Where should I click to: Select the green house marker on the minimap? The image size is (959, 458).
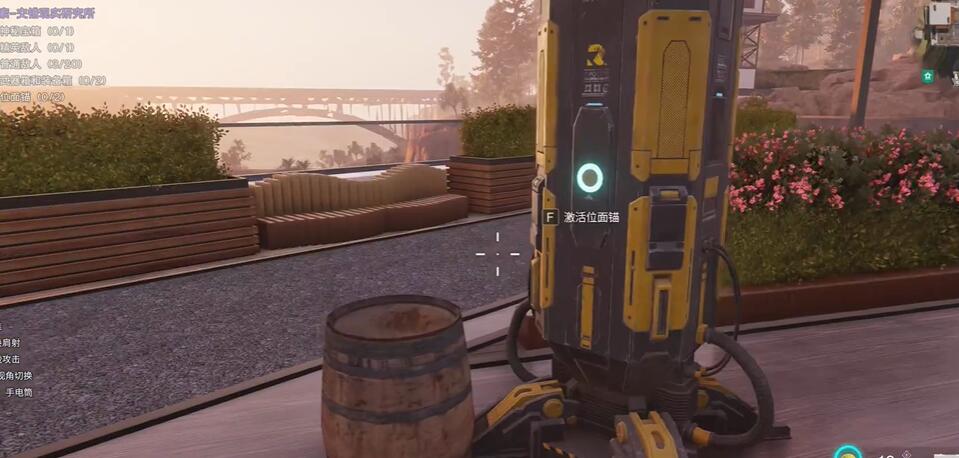point(928,76)
